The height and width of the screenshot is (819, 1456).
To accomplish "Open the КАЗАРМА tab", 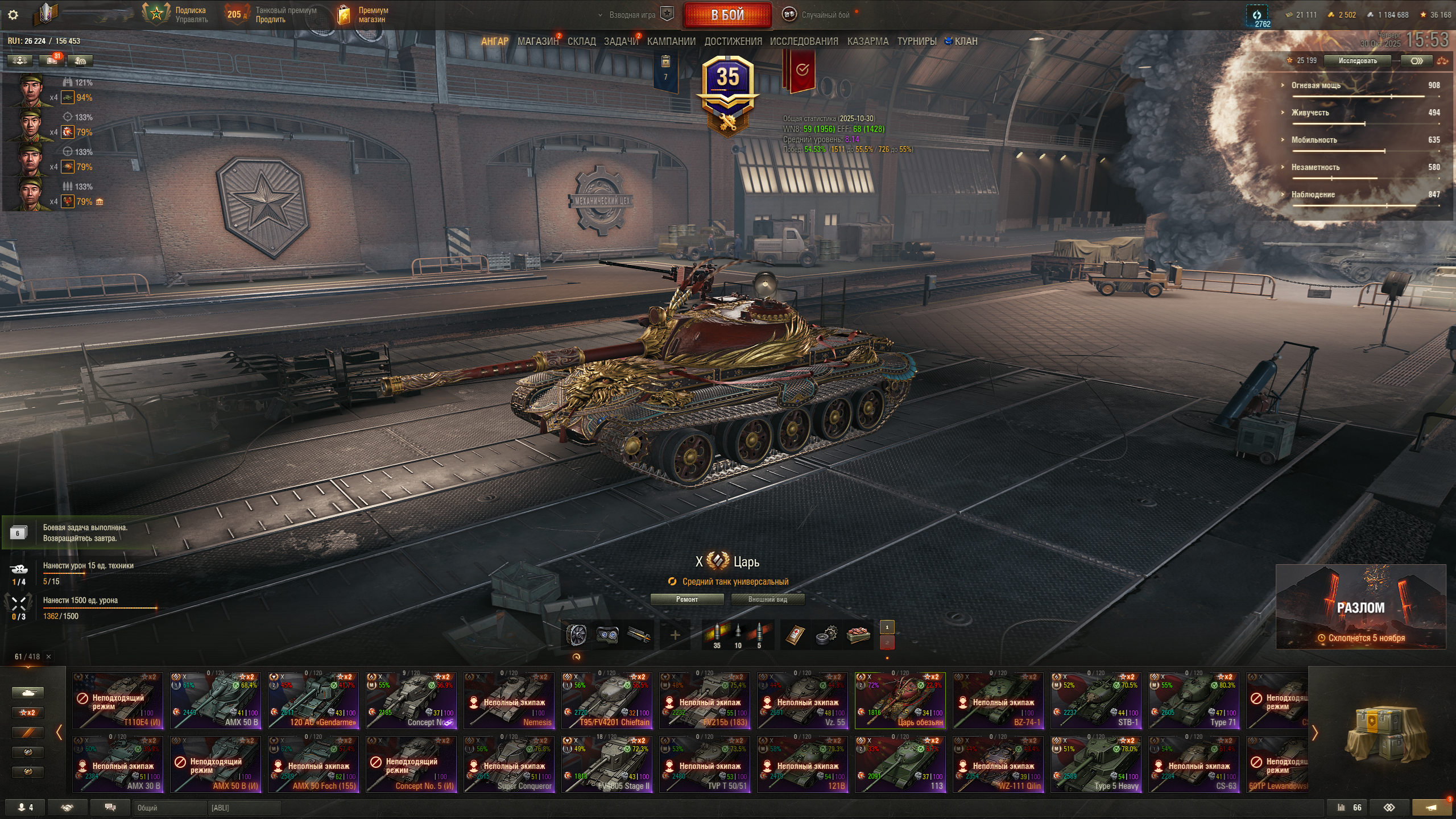I will click(x=867, y=42).
